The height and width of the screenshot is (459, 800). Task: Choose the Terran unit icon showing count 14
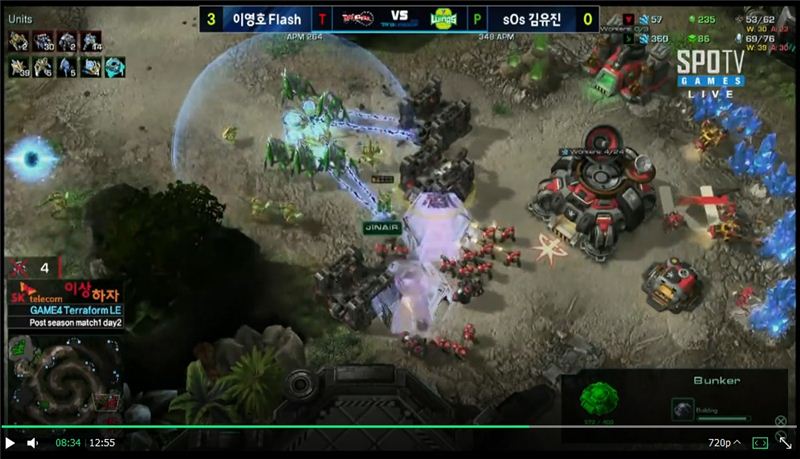click(91, 41)
